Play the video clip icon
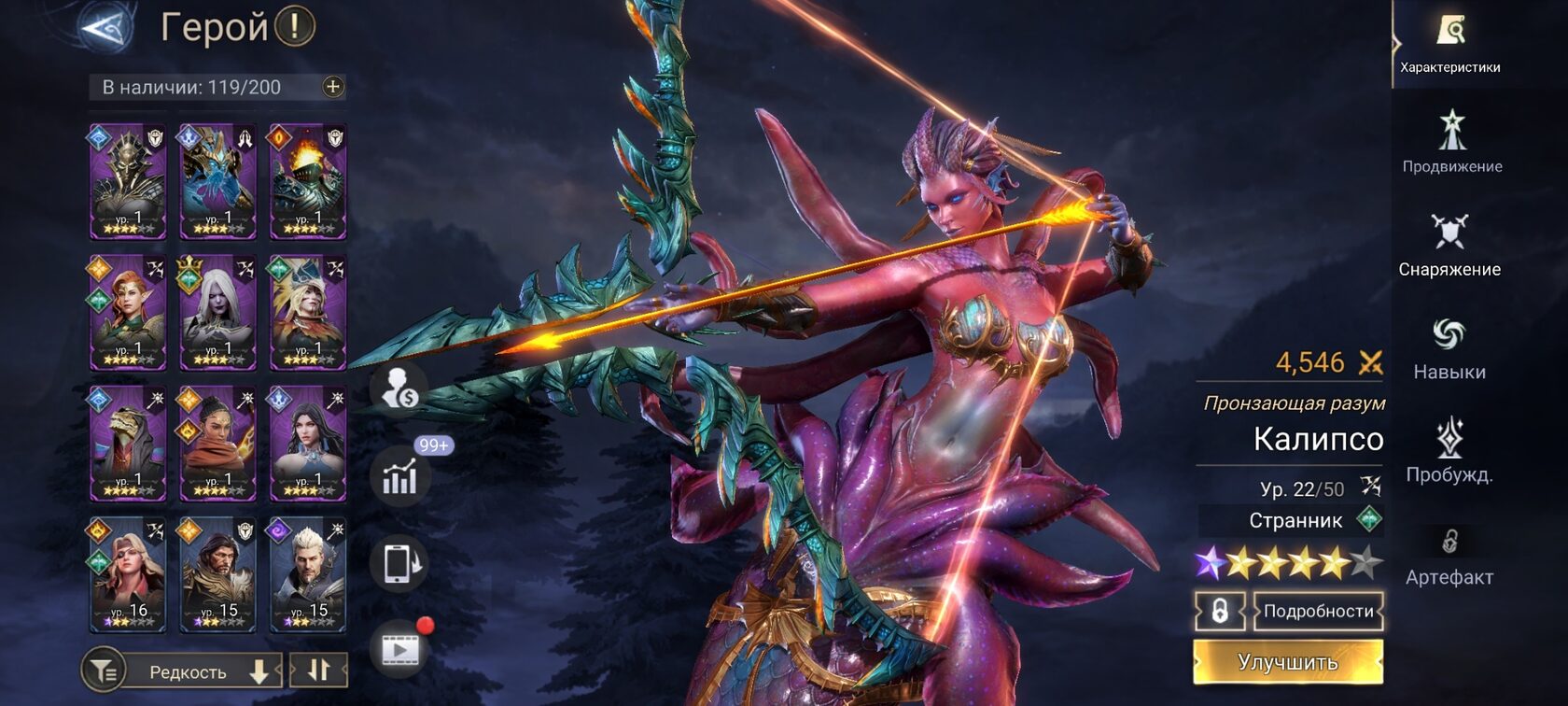This screenshot has height=706, width=1568. (399, 649)
